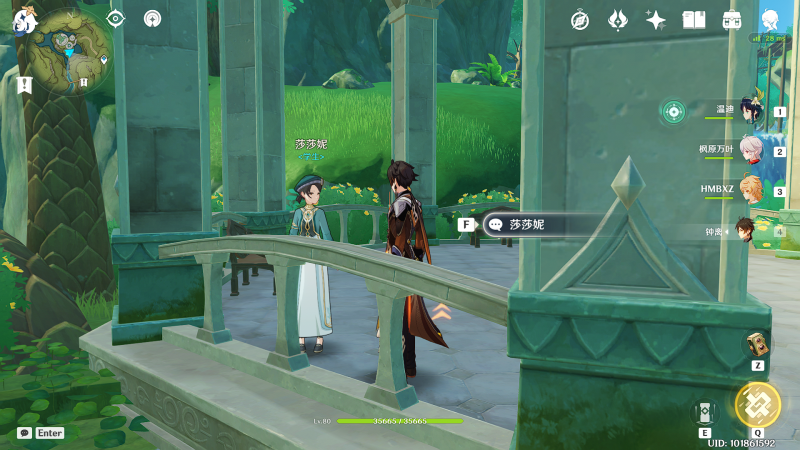Open the quest log banner icon
The image size is (800, 450).
click(25, 85)
